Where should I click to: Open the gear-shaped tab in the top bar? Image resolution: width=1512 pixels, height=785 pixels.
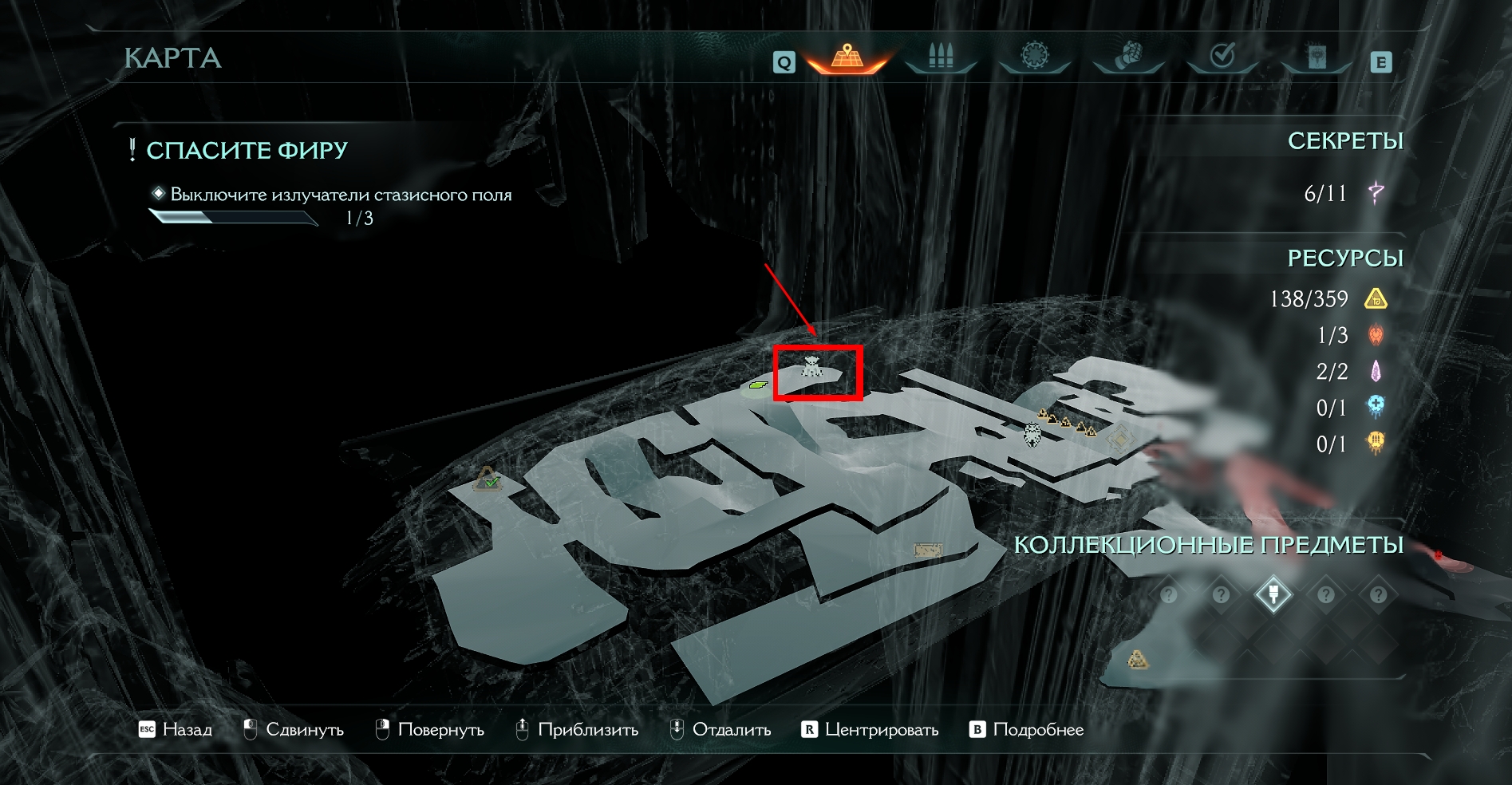[1035, 57]
